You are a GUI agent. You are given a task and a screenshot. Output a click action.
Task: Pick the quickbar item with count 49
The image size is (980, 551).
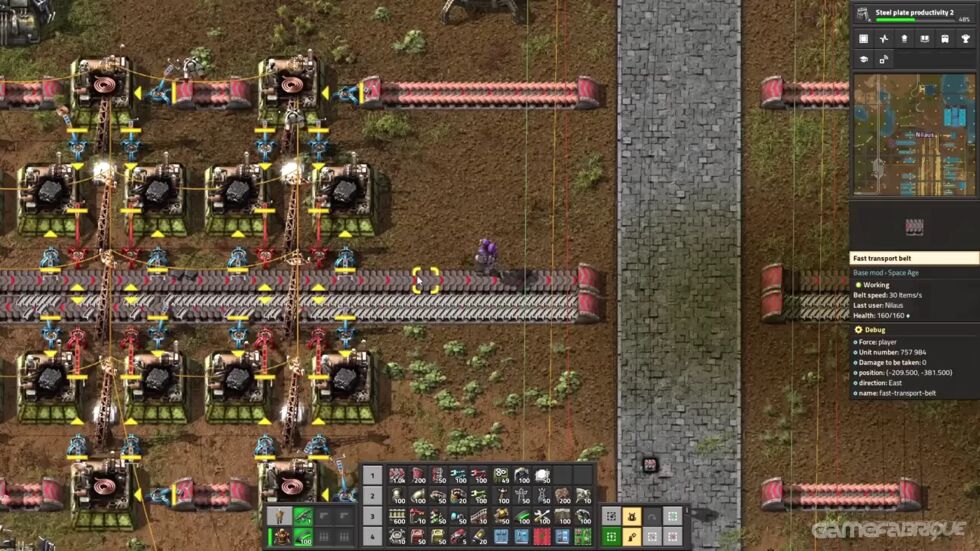(x=501, y=475)
